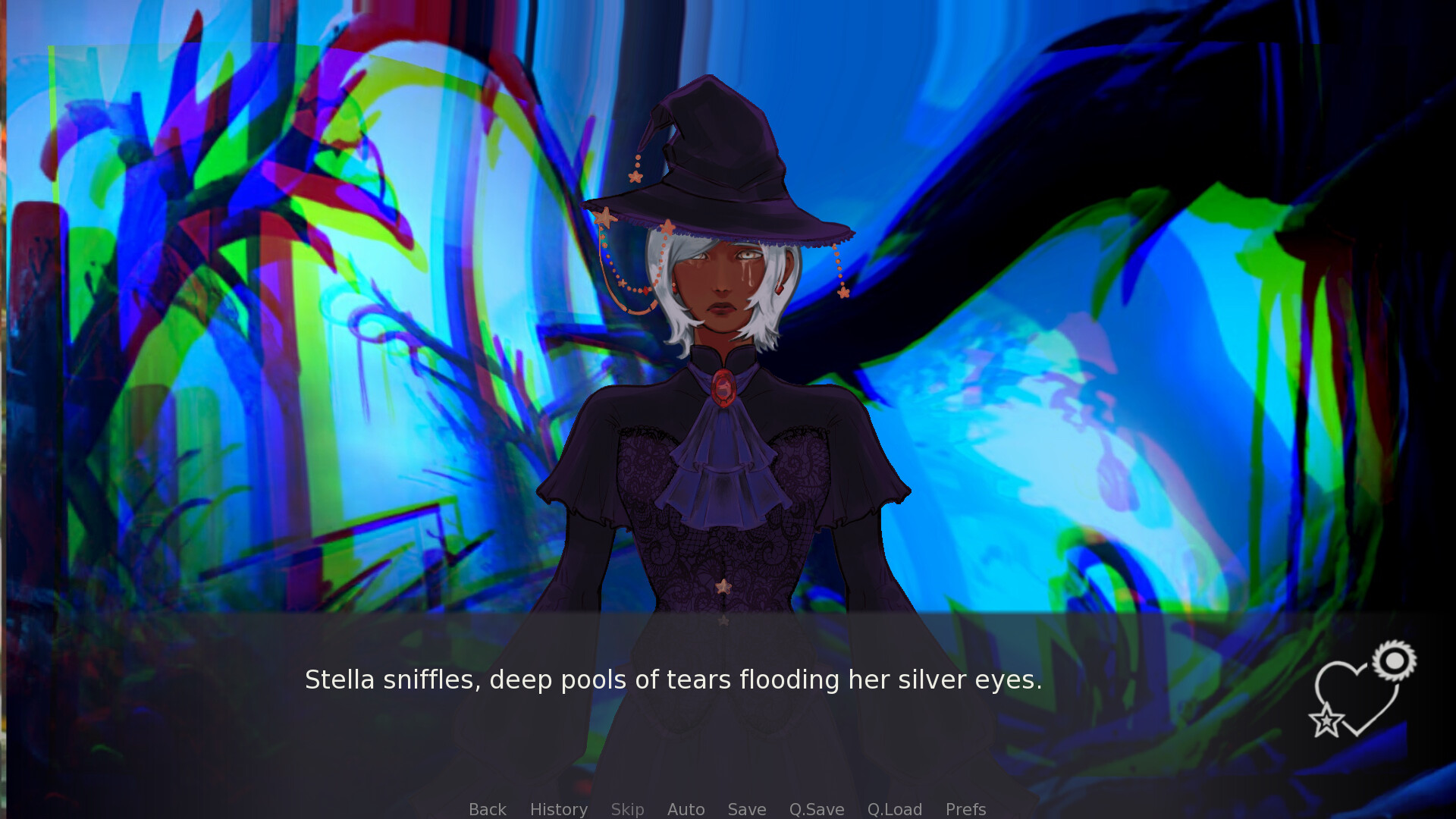Screen dimensions: 1456x819
Task: Open the Save screen
Action: click(746, 808)
